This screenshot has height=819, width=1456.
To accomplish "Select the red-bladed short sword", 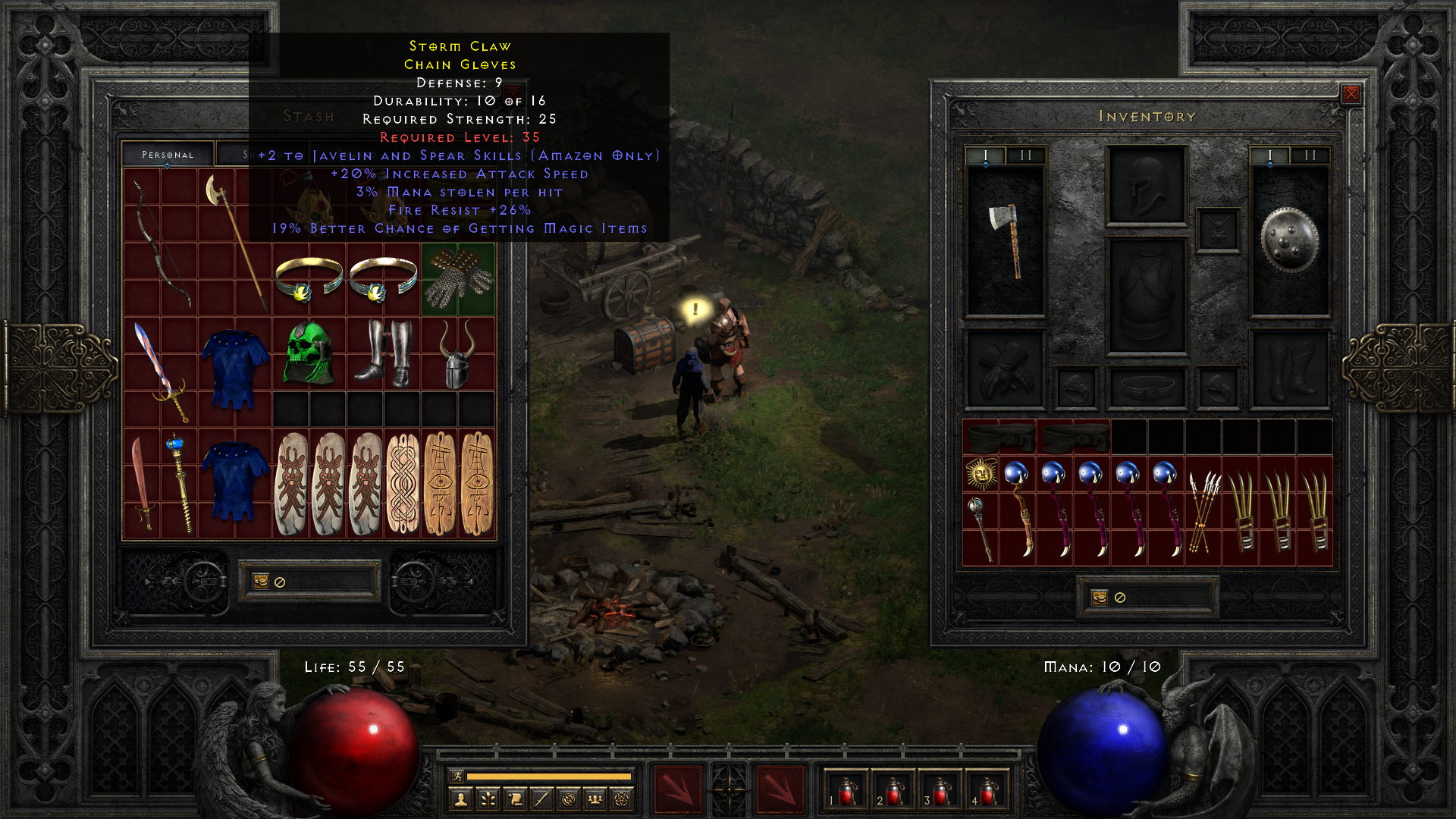I will [x=142, y=483].
